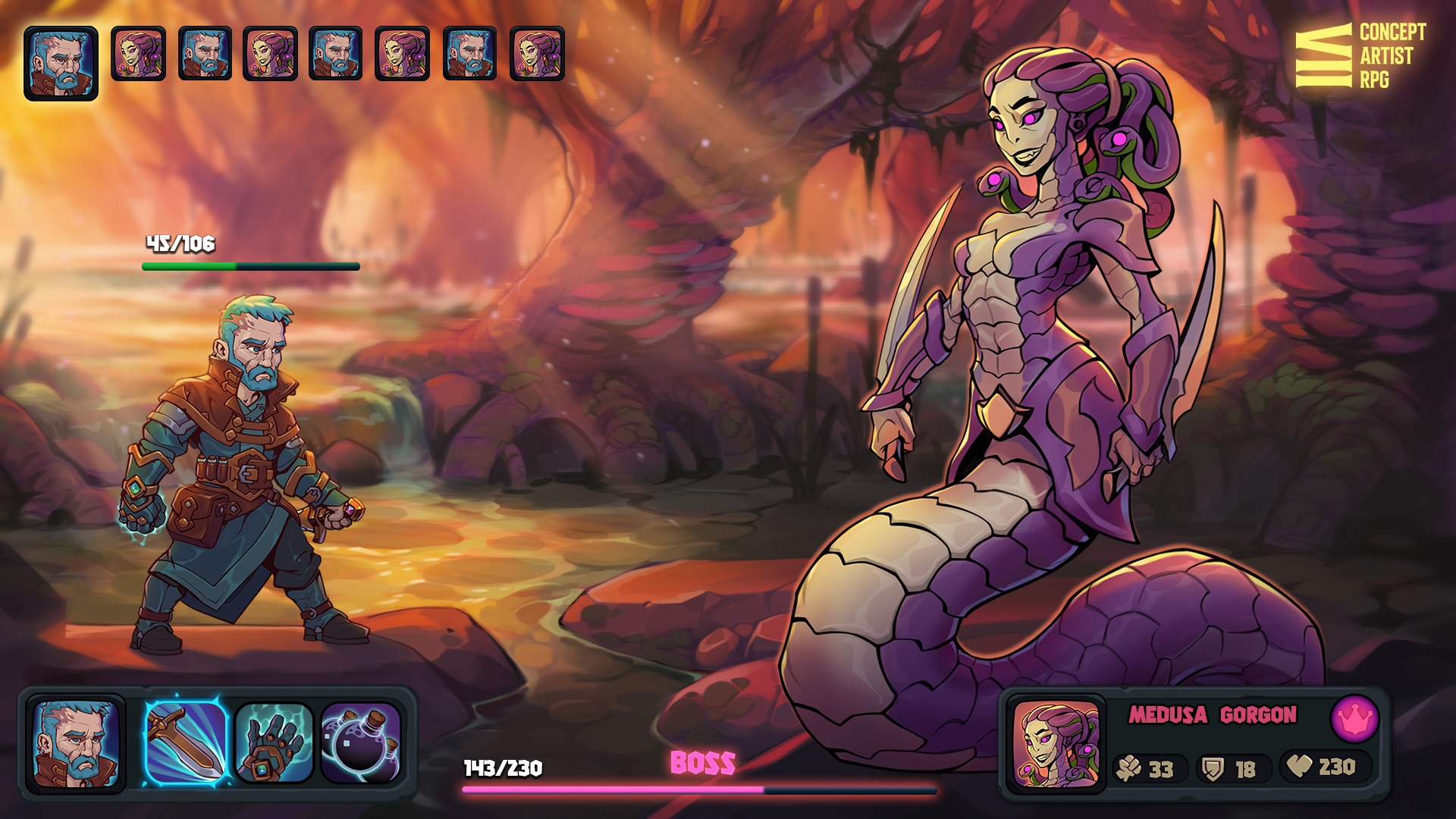Select the Medusa Gorgon portrait in enemy panel
The height and width of the screenshot is (819, 1456).
point(1056,745)
